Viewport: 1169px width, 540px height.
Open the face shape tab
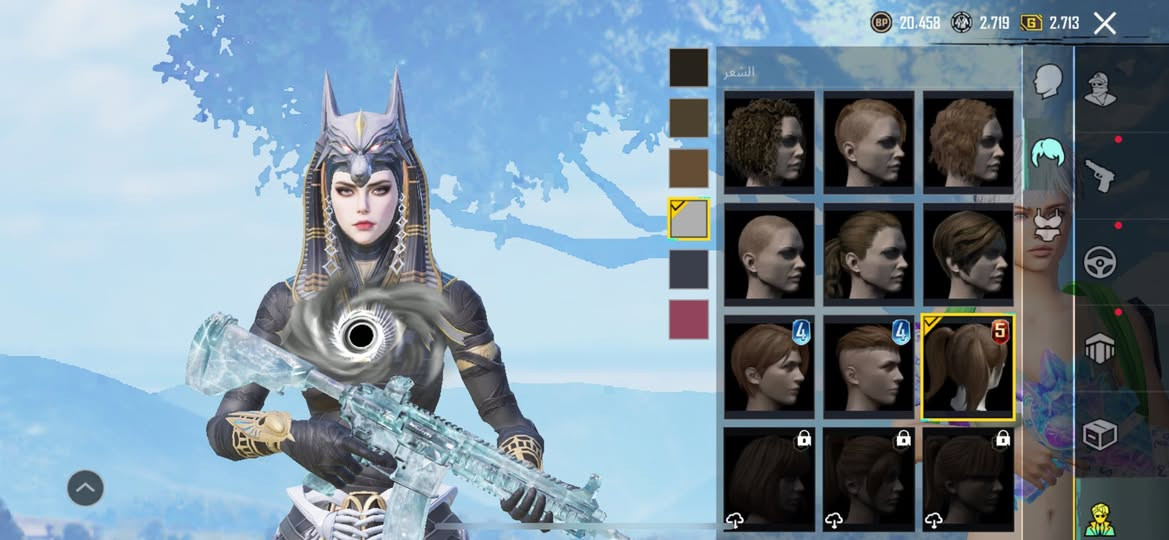click(1047, 82)
